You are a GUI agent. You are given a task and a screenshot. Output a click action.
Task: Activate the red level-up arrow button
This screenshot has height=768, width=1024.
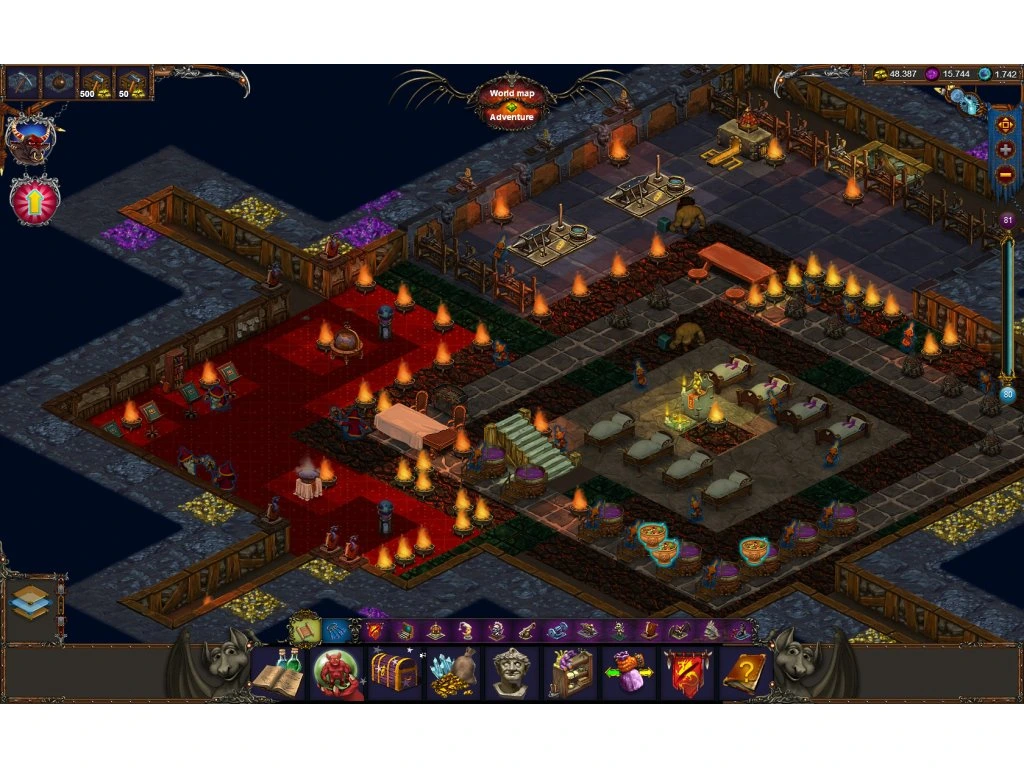tap(35, 198)
